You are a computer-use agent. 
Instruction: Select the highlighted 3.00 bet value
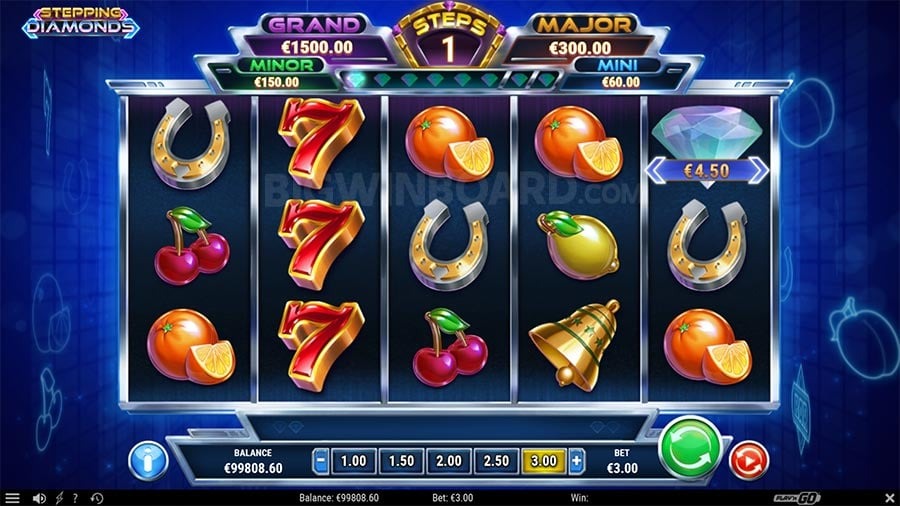[x=543, y=462]
